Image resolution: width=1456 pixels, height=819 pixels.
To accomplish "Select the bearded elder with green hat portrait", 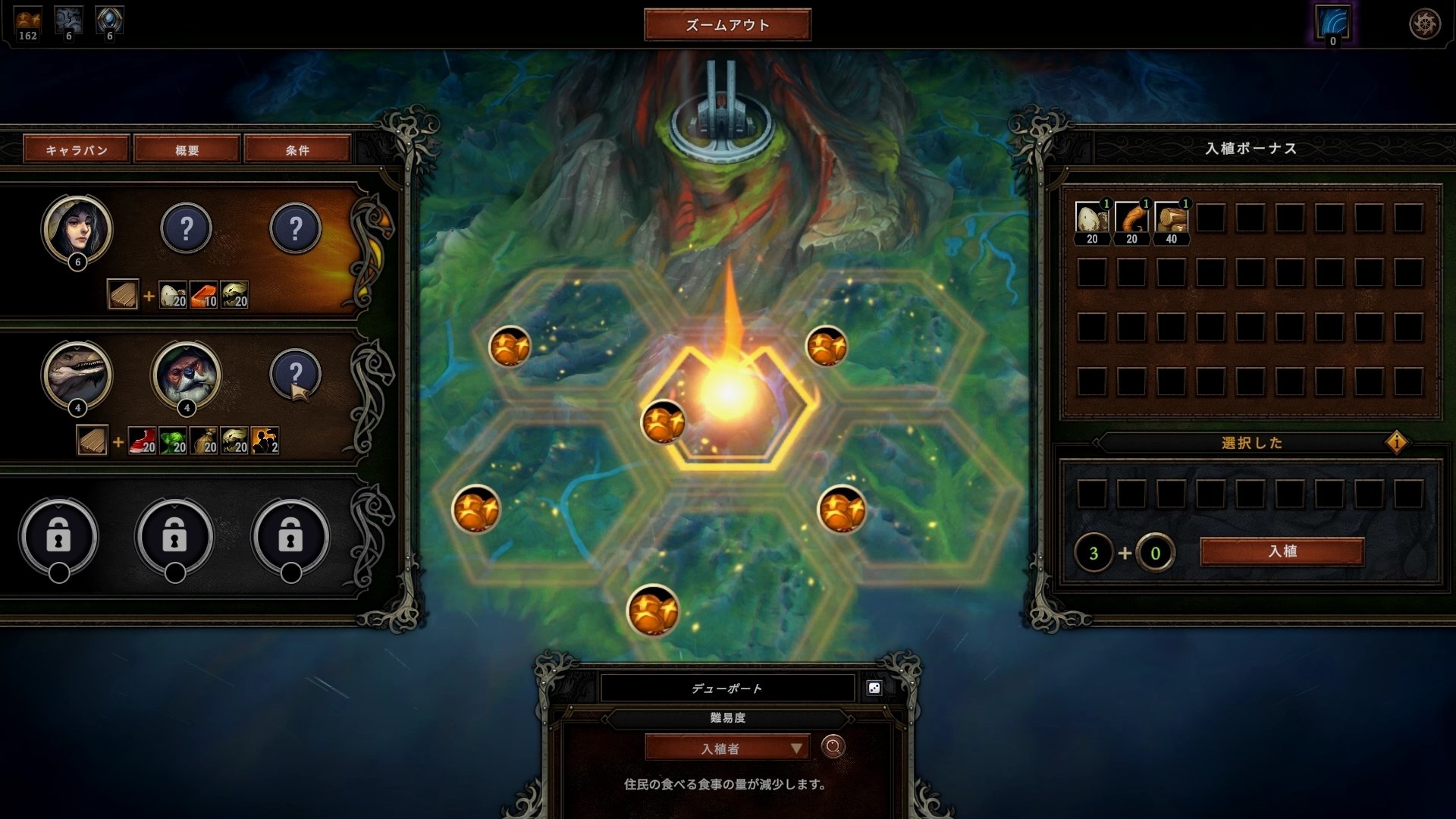I will coord(187,375).
